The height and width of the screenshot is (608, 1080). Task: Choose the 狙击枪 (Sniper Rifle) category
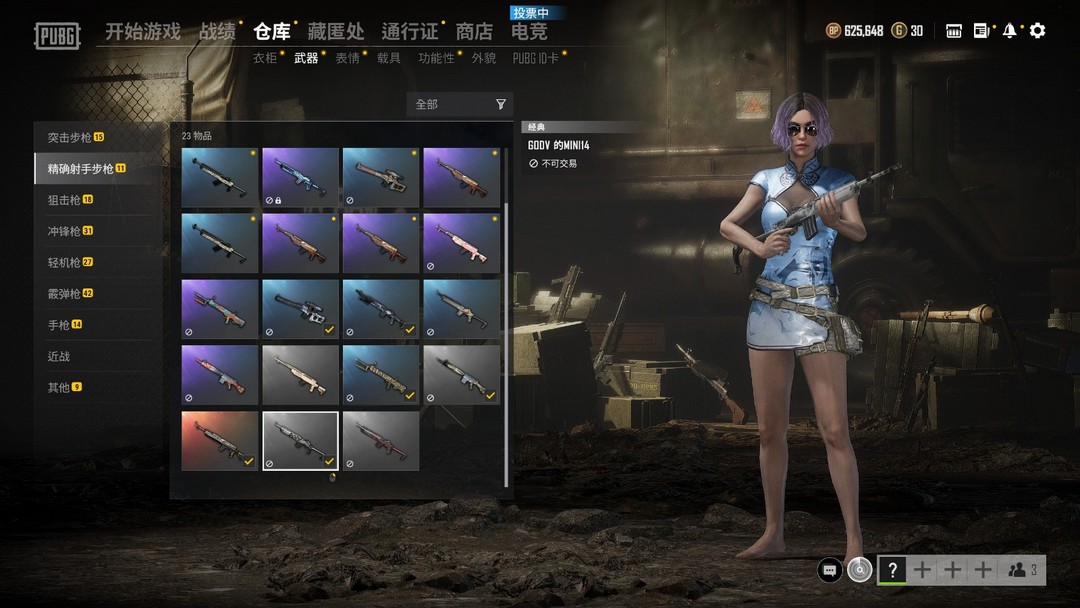coord(70,200)
